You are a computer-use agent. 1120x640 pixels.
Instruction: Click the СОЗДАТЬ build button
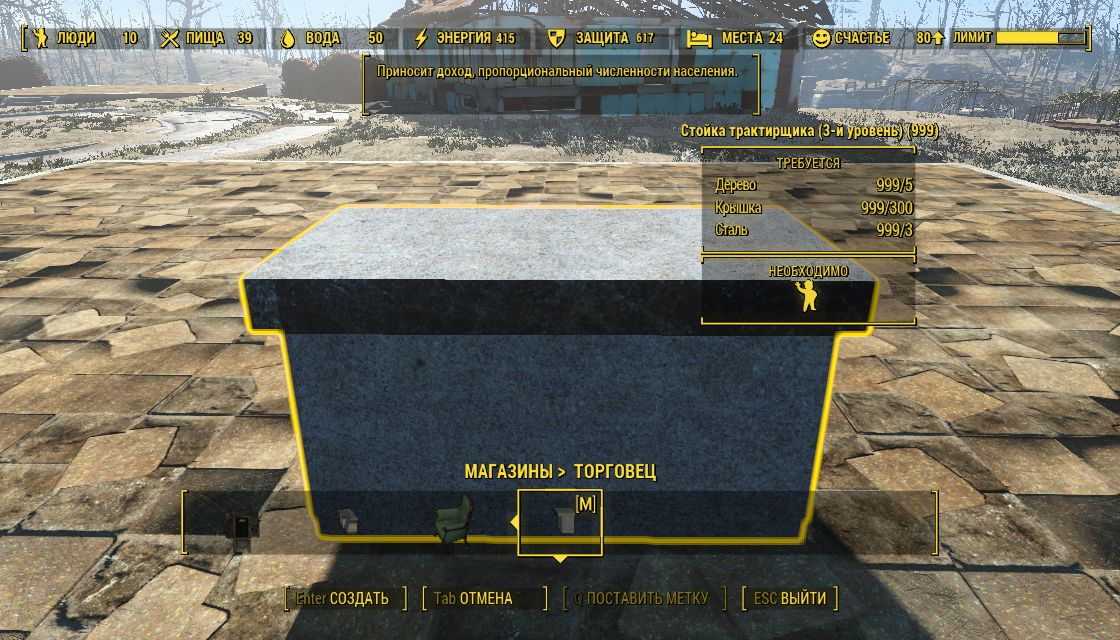point(345,599)
